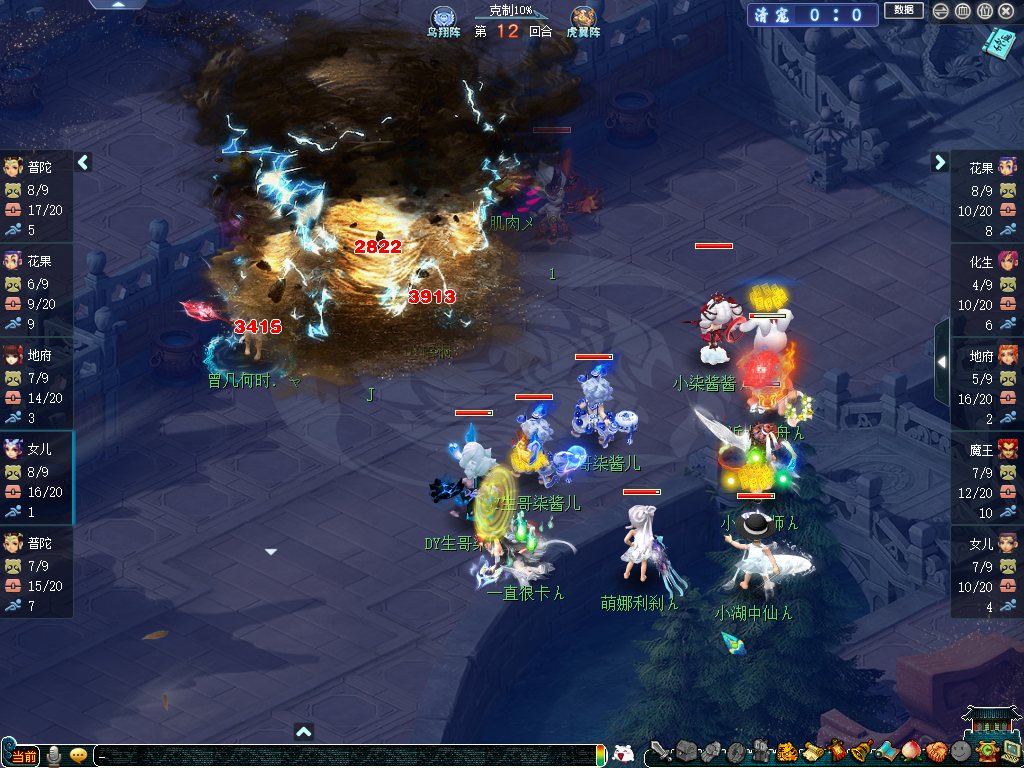Select the 女儿 row in left team list
The height and width of the screenshot is (768, 1024).
(x=37, y=478)
